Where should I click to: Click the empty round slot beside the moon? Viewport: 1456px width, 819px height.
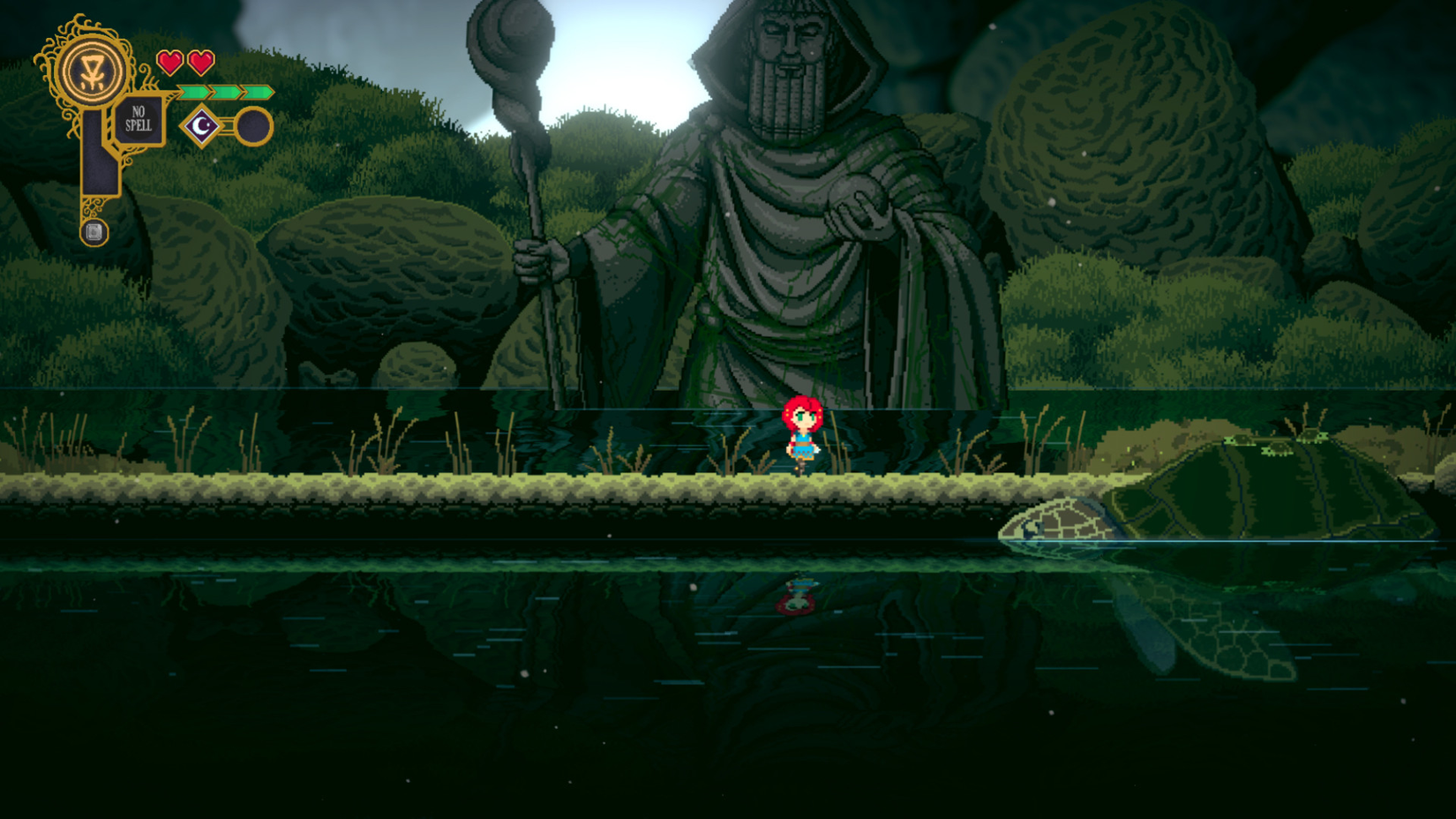[x=253, y=126]
